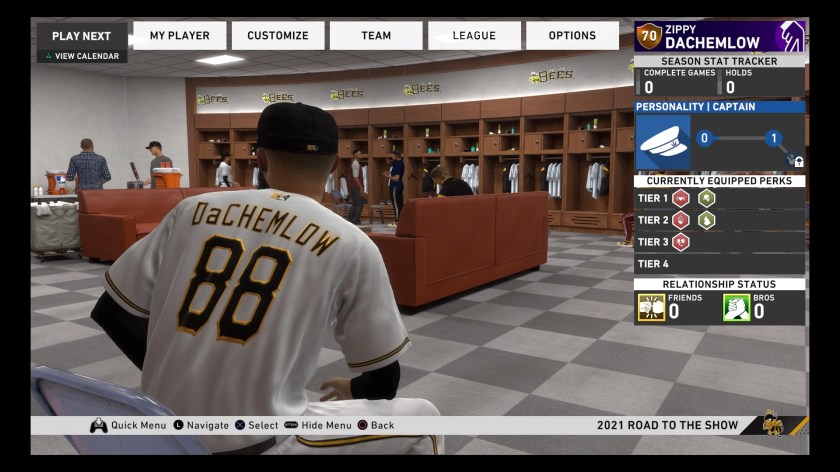Select the Tier 1 perks row
The image size is (840, 472).
pyautogui.click(x=720, y=198)
